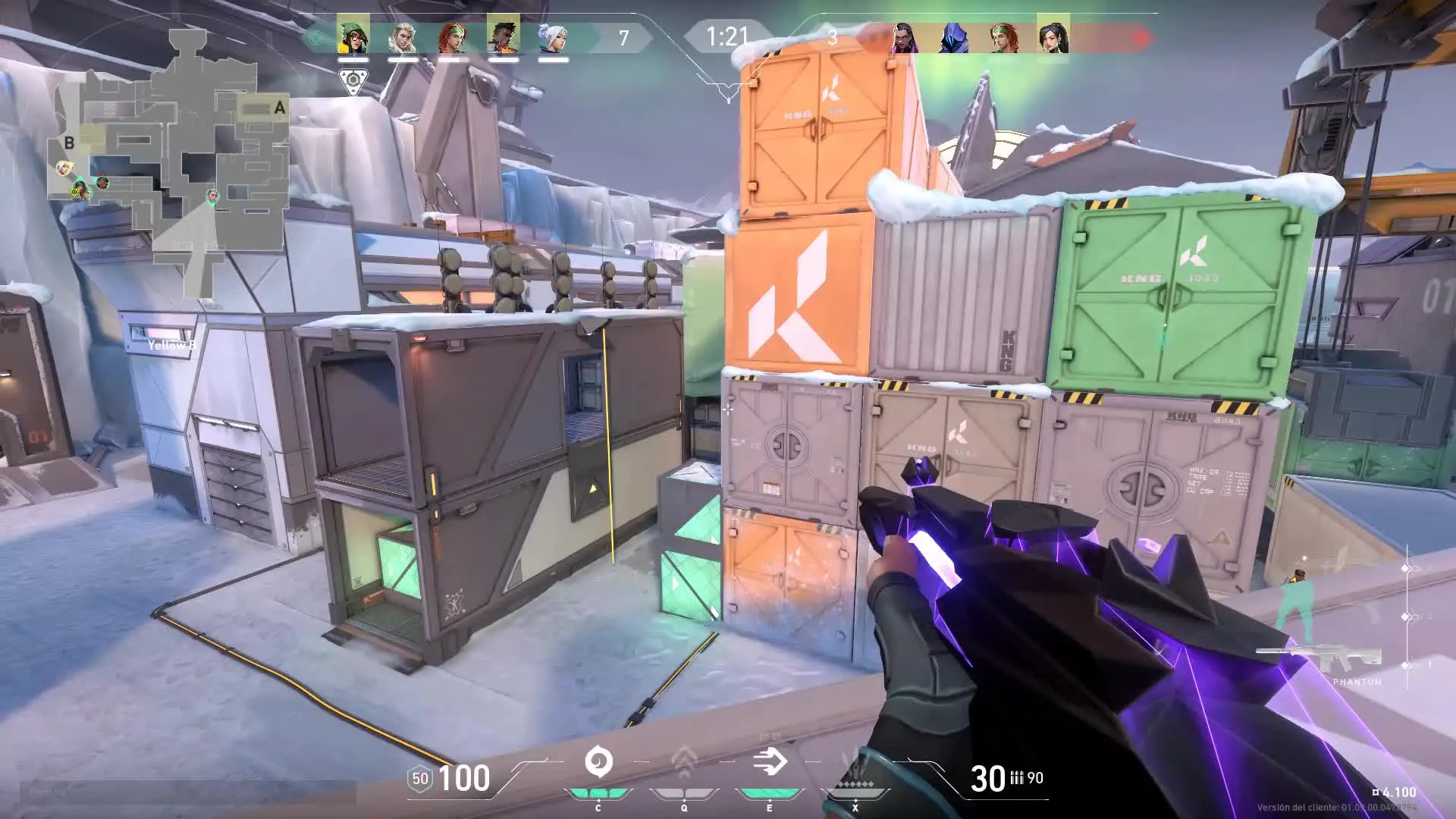Click Sage's portrait in the enemy team bar

tap(1053, 36)
